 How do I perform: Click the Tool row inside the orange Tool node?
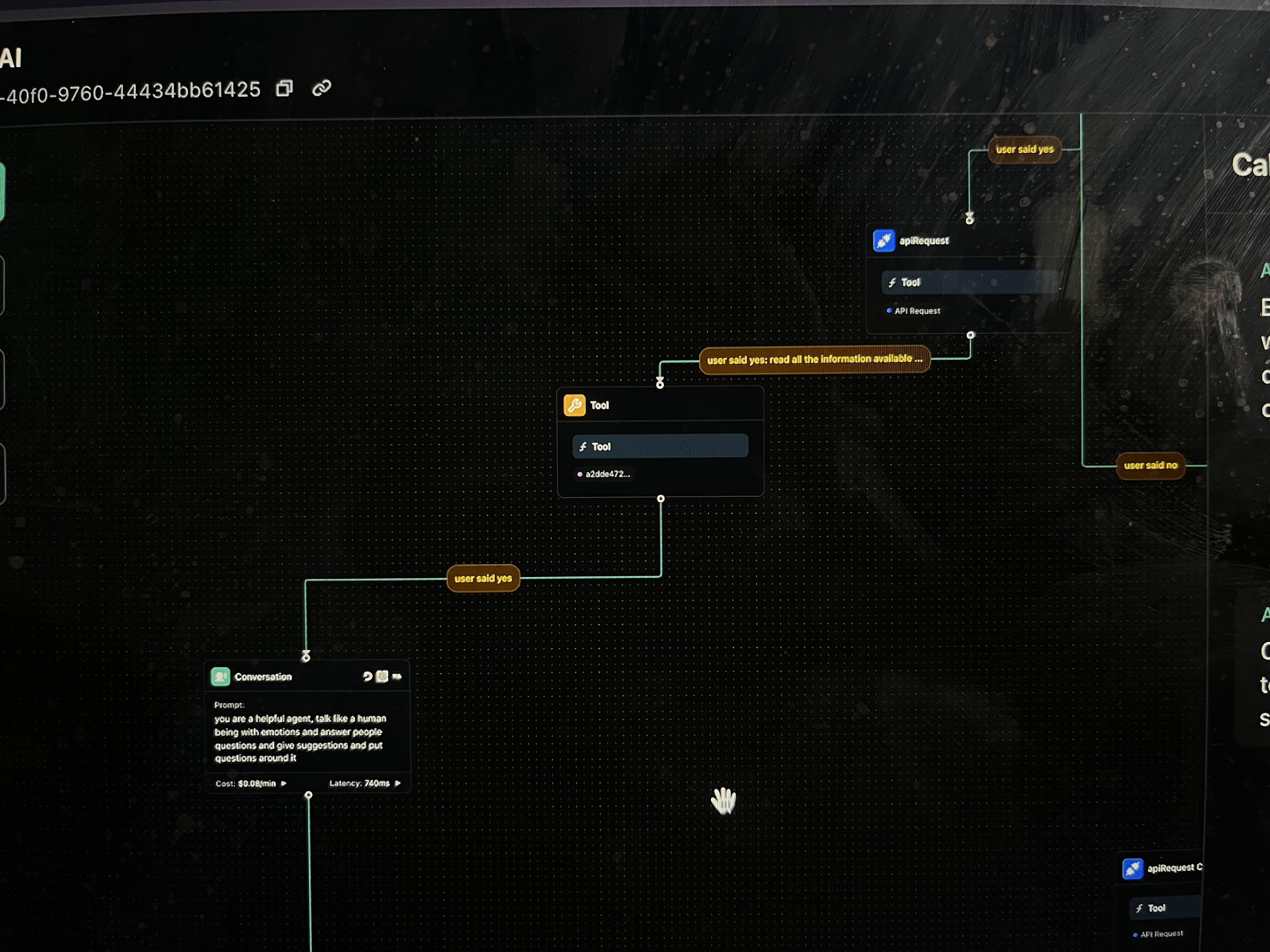(660, 446)
